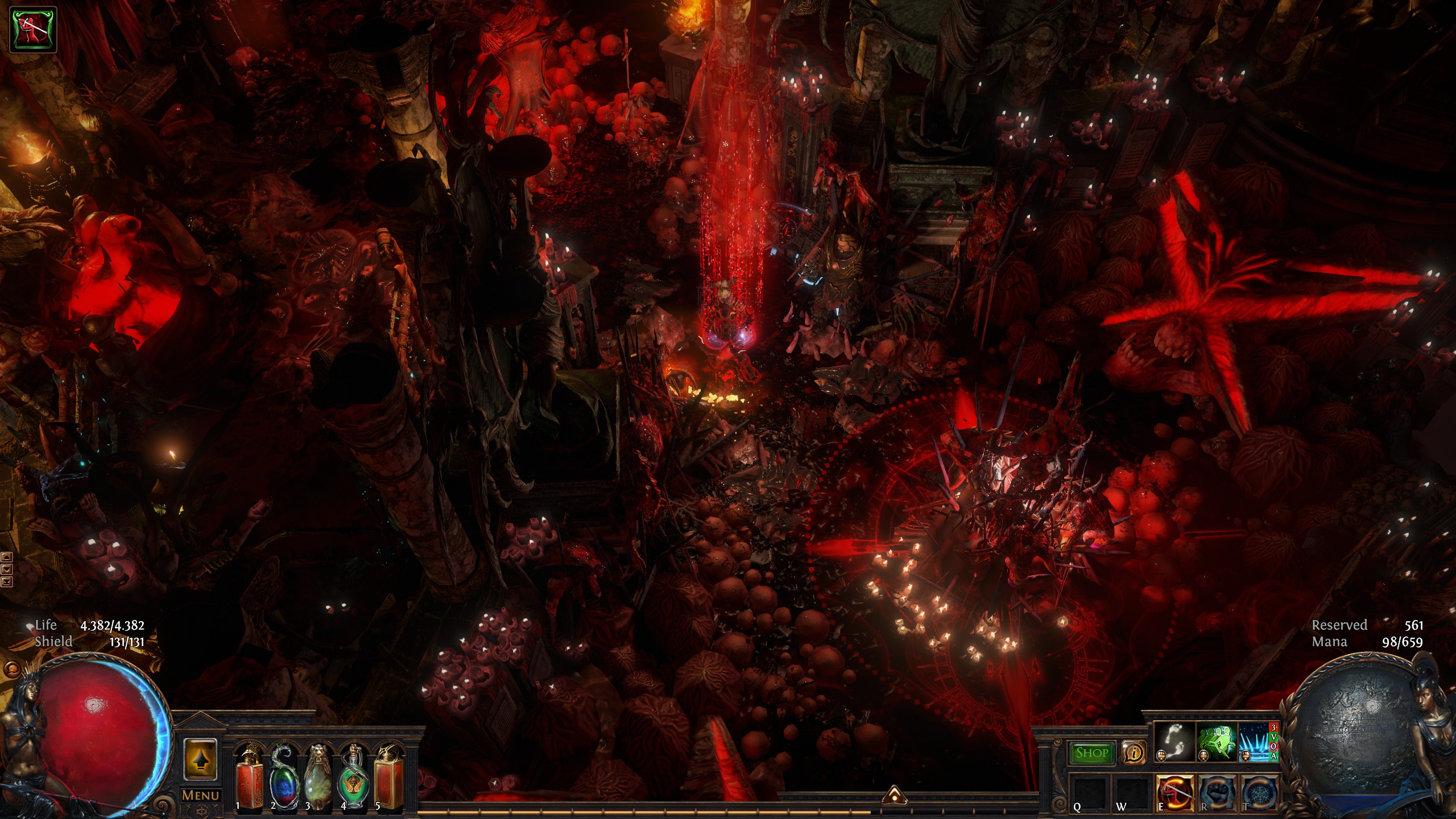Activate the blue ice shards skill
Screen dimensions: 1456x819
[1255, 742]
